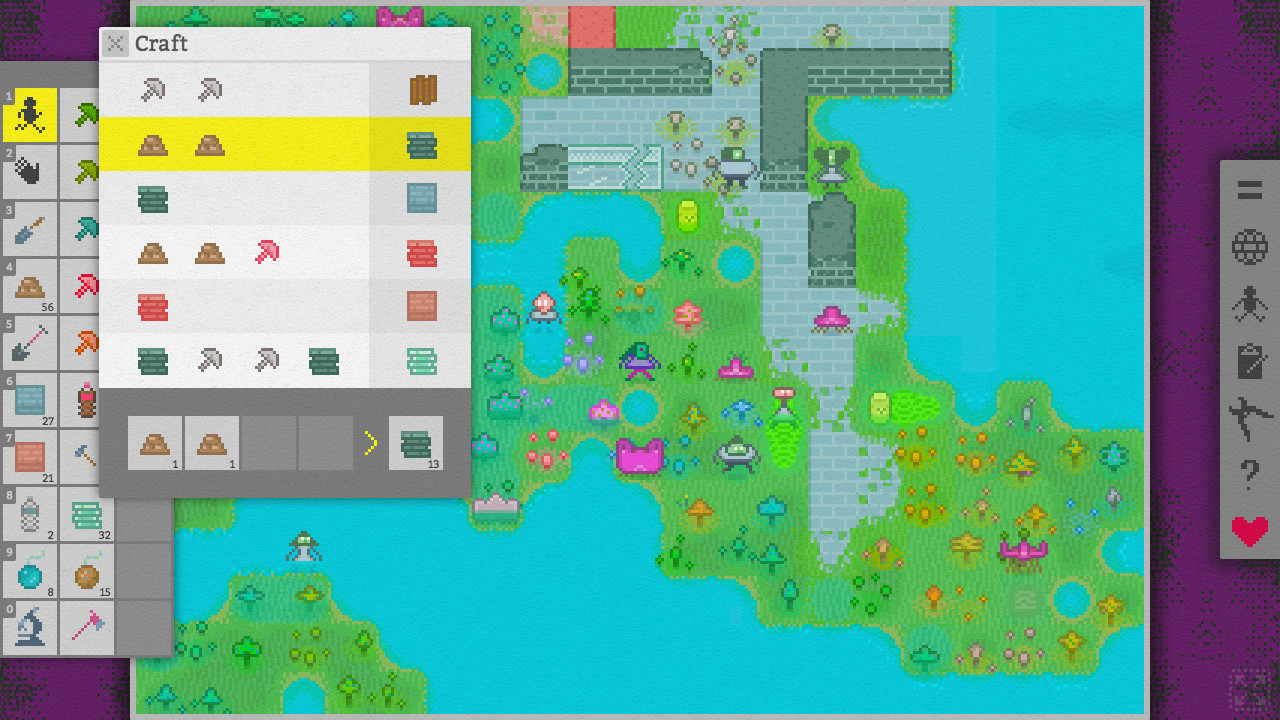
Task: Click the heart icon in the right sidebar
Action: (1248, 530)
